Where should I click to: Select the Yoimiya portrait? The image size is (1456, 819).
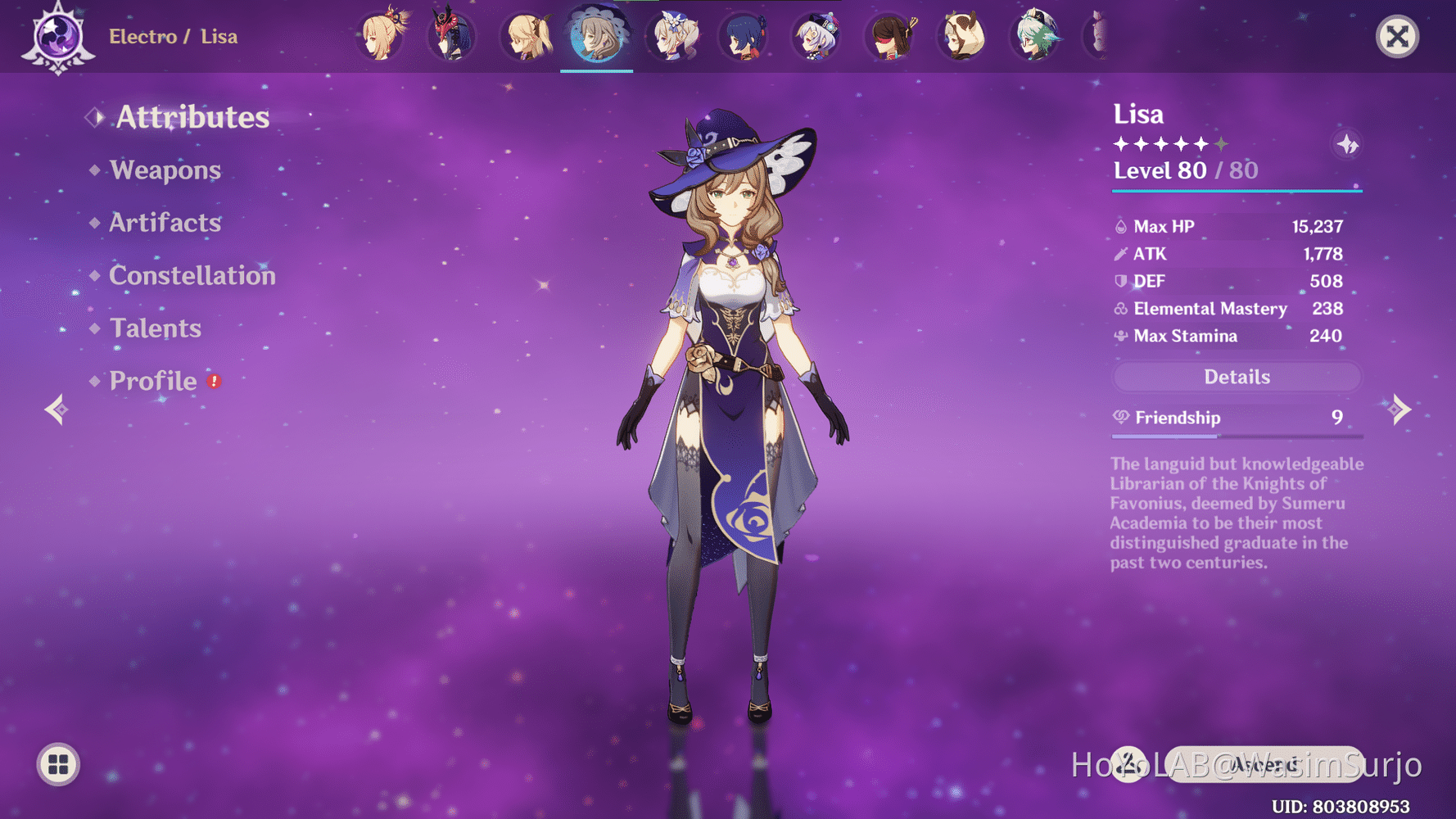[x=382, y=36]
